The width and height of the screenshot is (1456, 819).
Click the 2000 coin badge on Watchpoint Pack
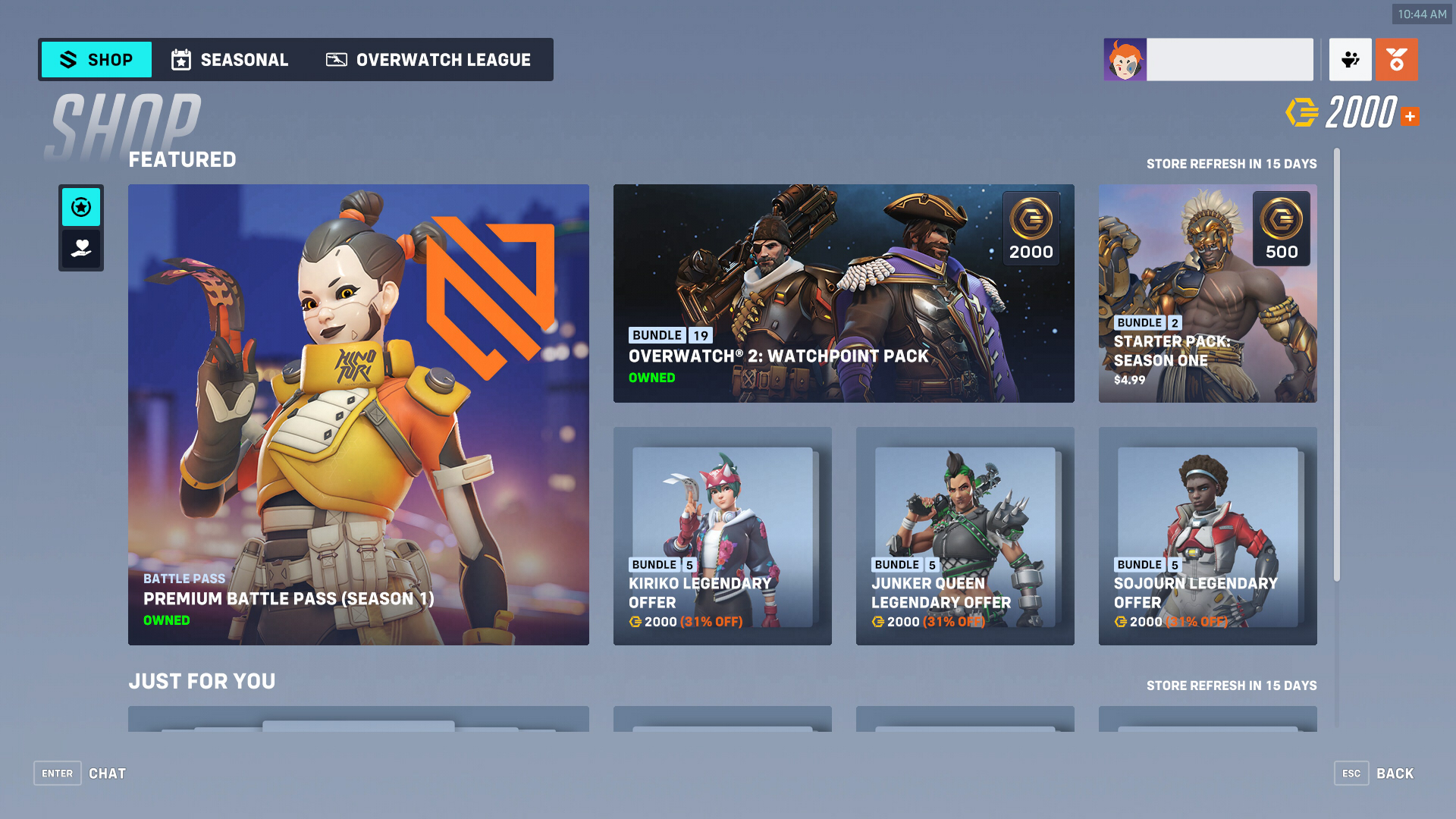pos(1031,228)
